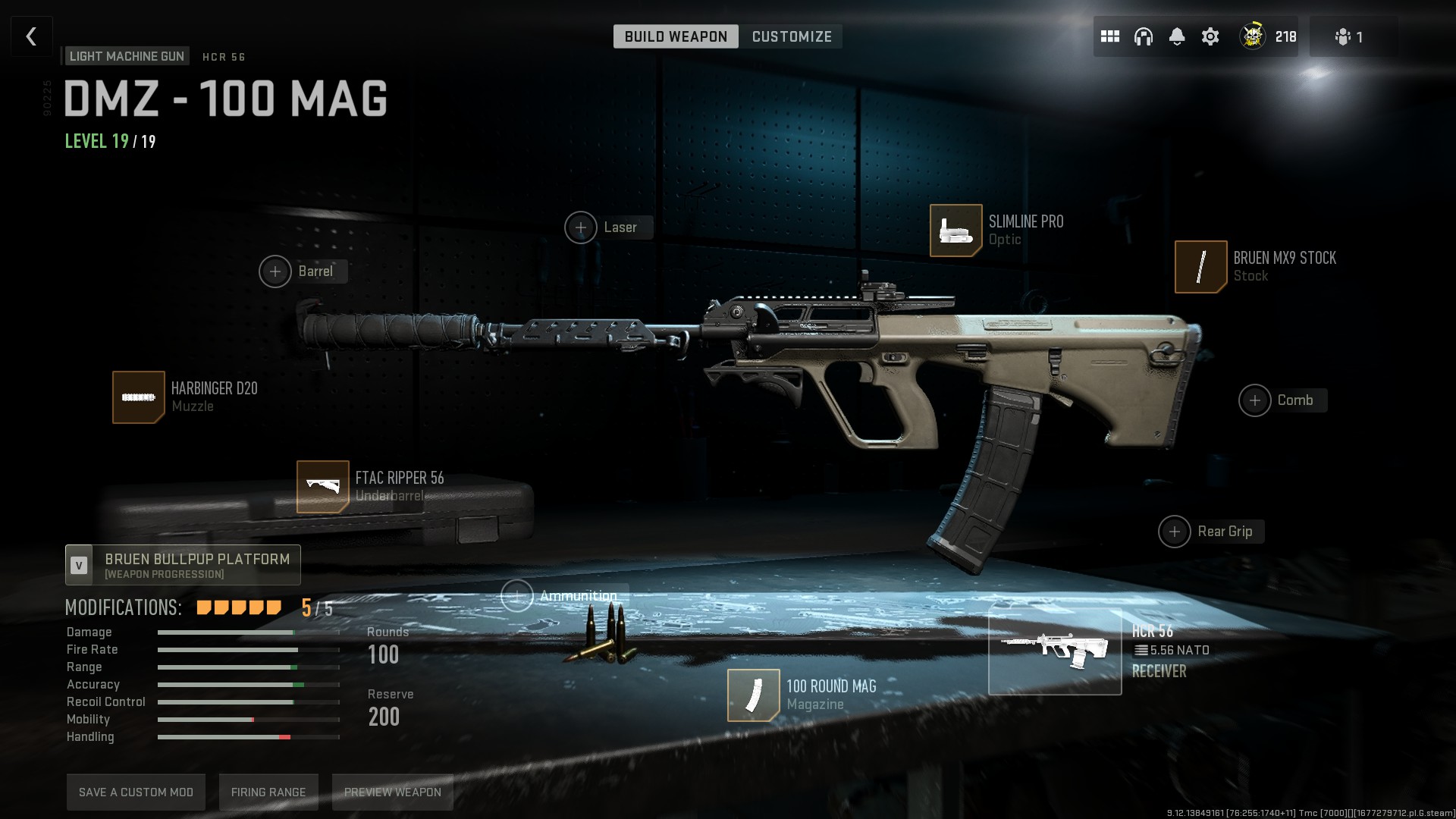Screen dimensions: 1456x819
Task: Add a Laser attachment
Action: [581, 227]
